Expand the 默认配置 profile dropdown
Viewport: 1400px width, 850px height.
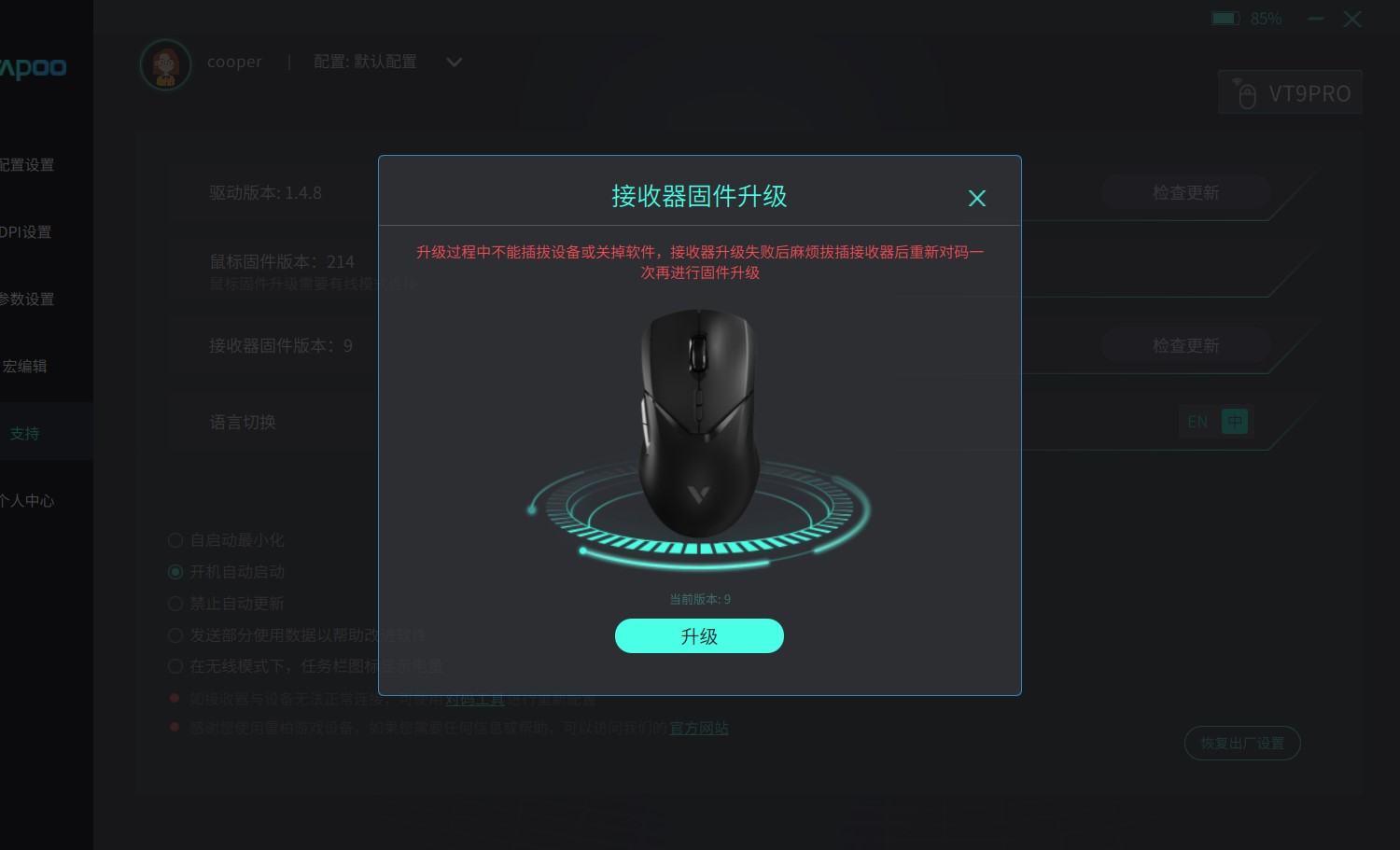(455, 62)
